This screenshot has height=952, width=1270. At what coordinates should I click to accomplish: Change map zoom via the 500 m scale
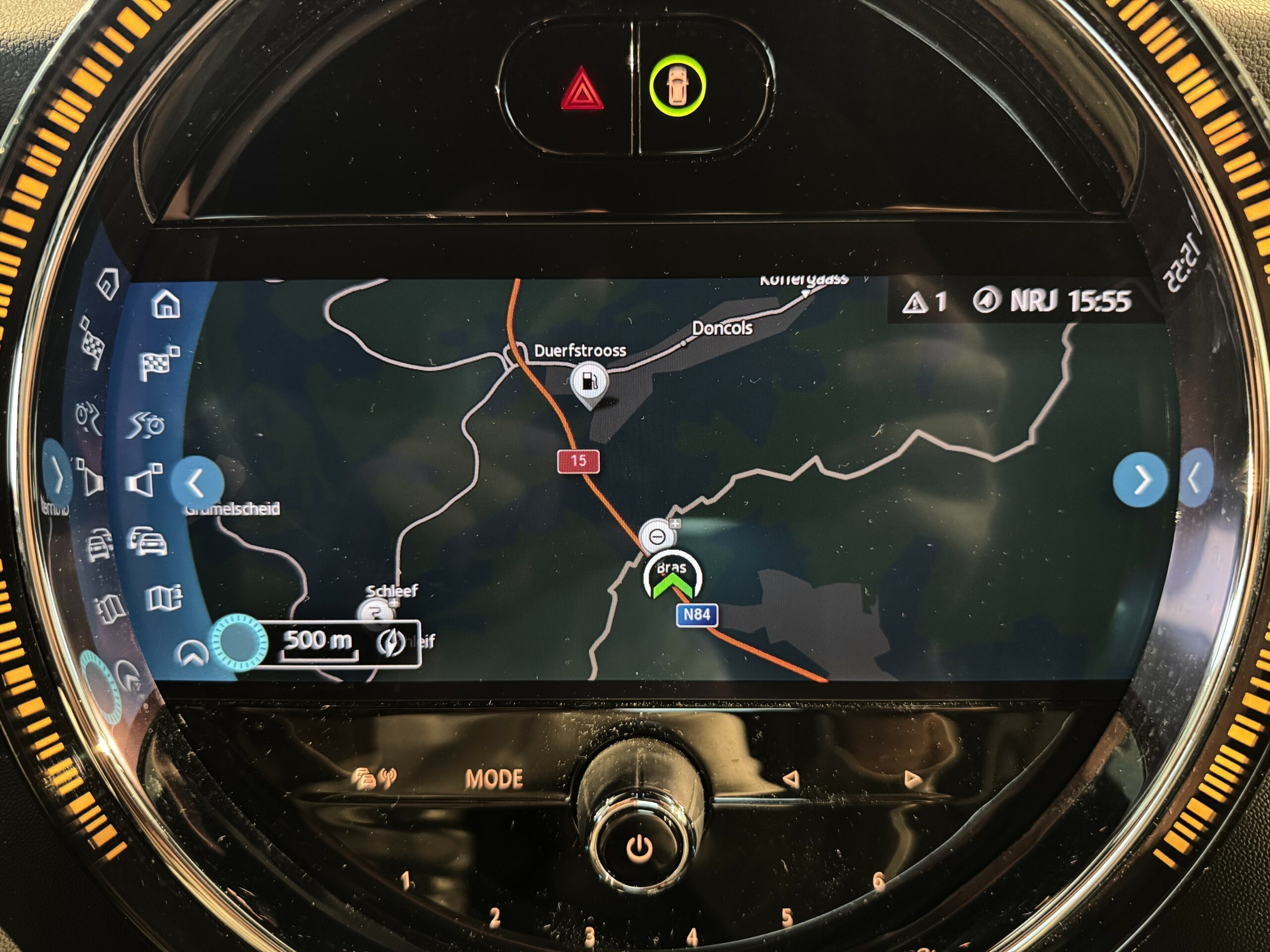318,641
